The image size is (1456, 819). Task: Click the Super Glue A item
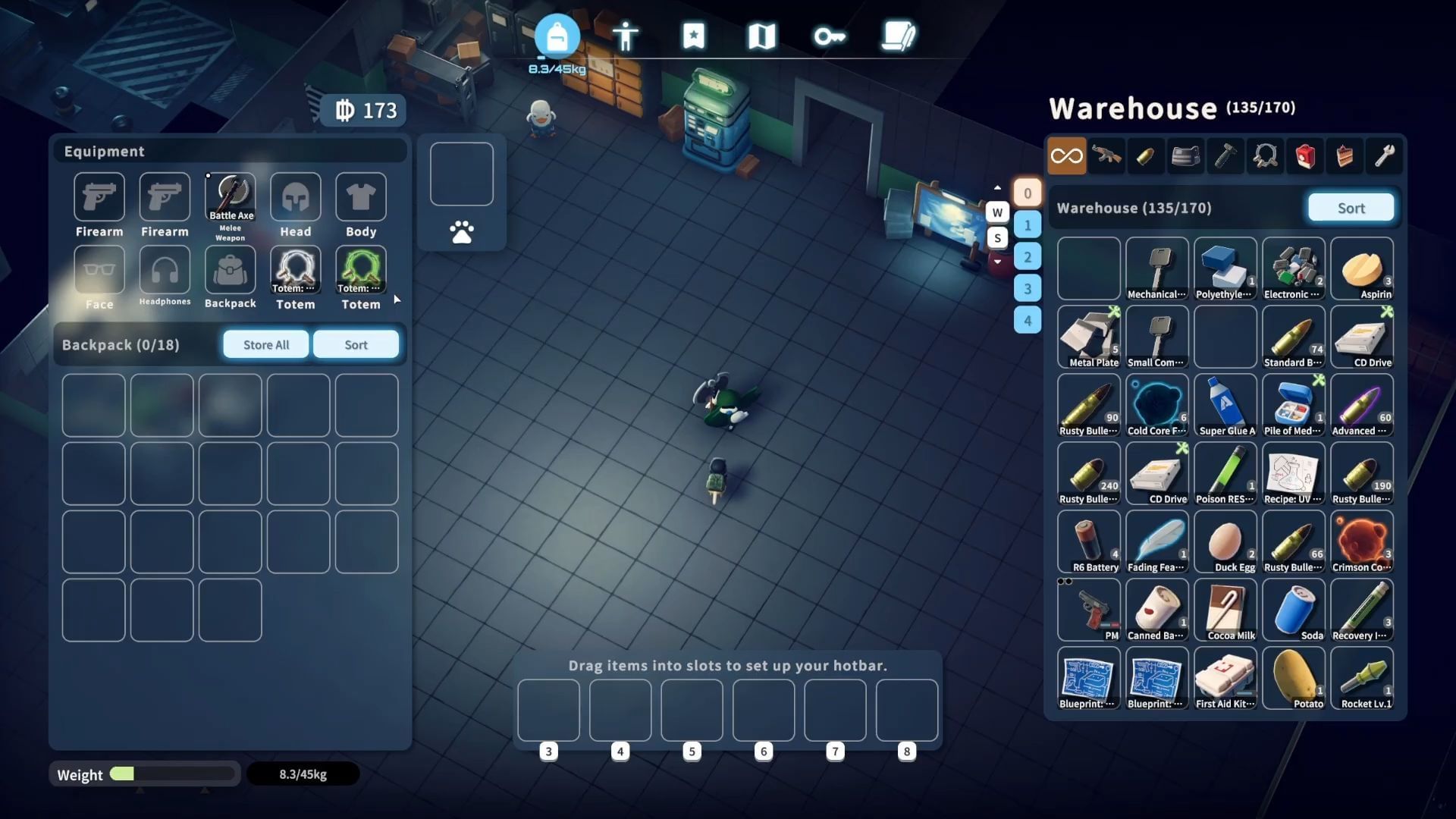pyautogui.click(x=1225, y=406)
